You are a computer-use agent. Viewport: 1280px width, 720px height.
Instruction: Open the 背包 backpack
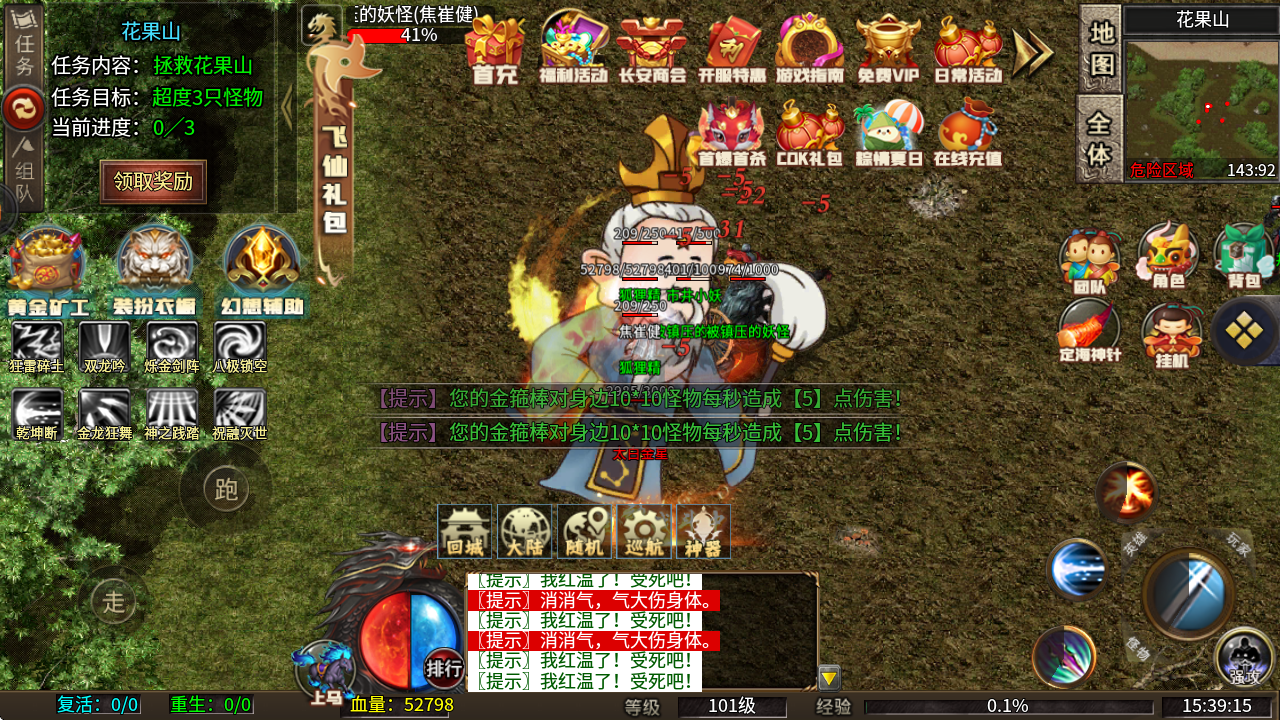pos(1244,257)
